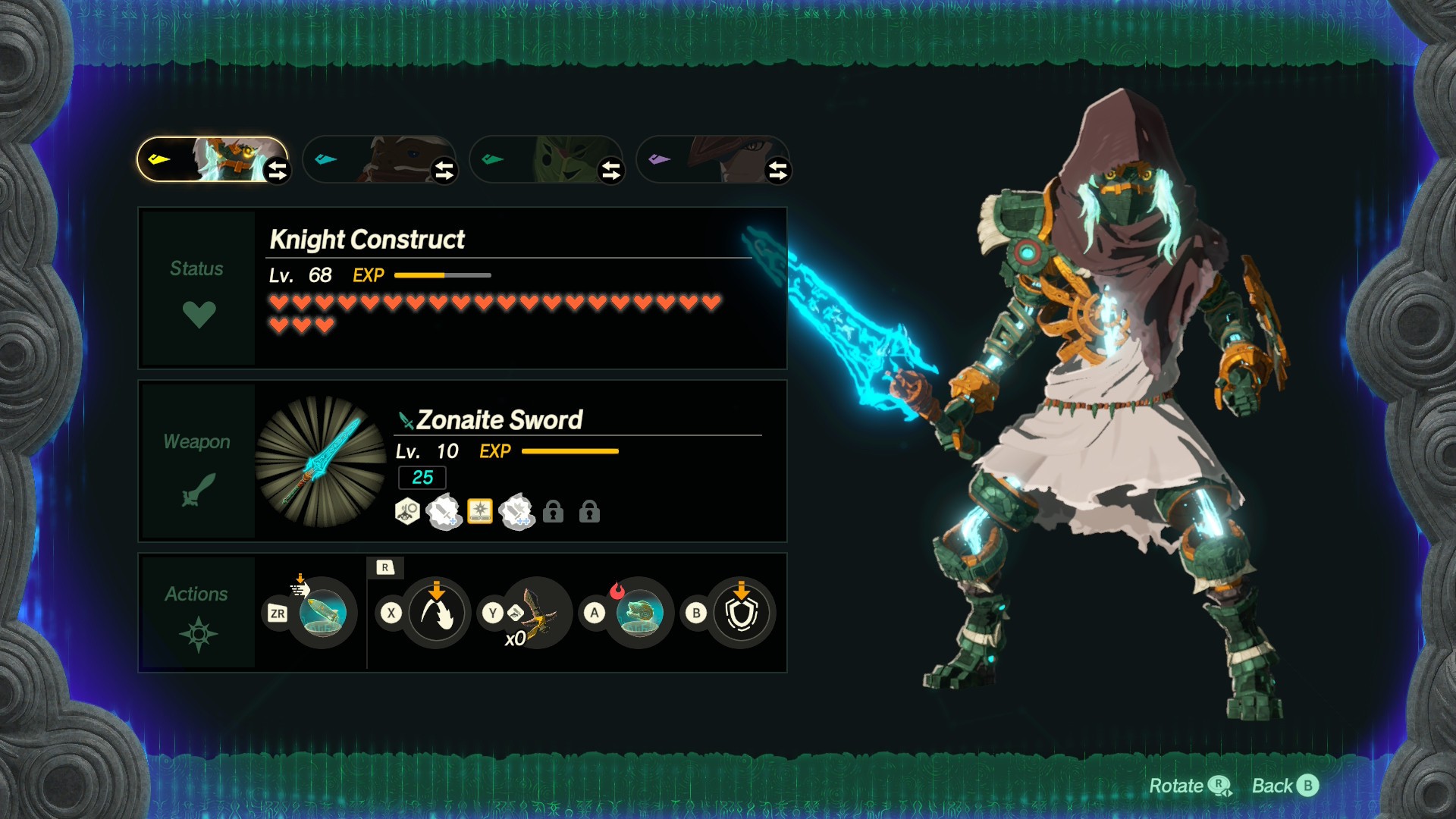Open the Weapon section
The image size is (1456, 819).
198,462
